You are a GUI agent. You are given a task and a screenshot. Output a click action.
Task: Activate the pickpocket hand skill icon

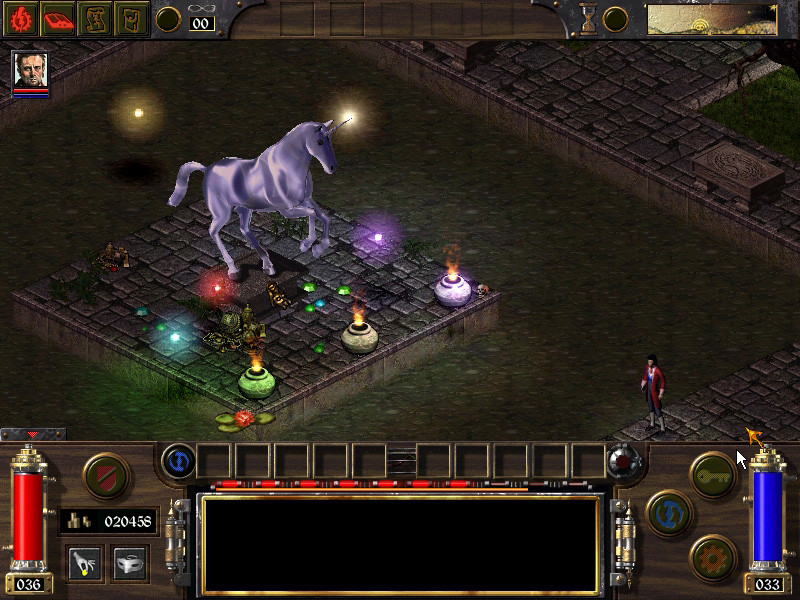click(84, 561)
